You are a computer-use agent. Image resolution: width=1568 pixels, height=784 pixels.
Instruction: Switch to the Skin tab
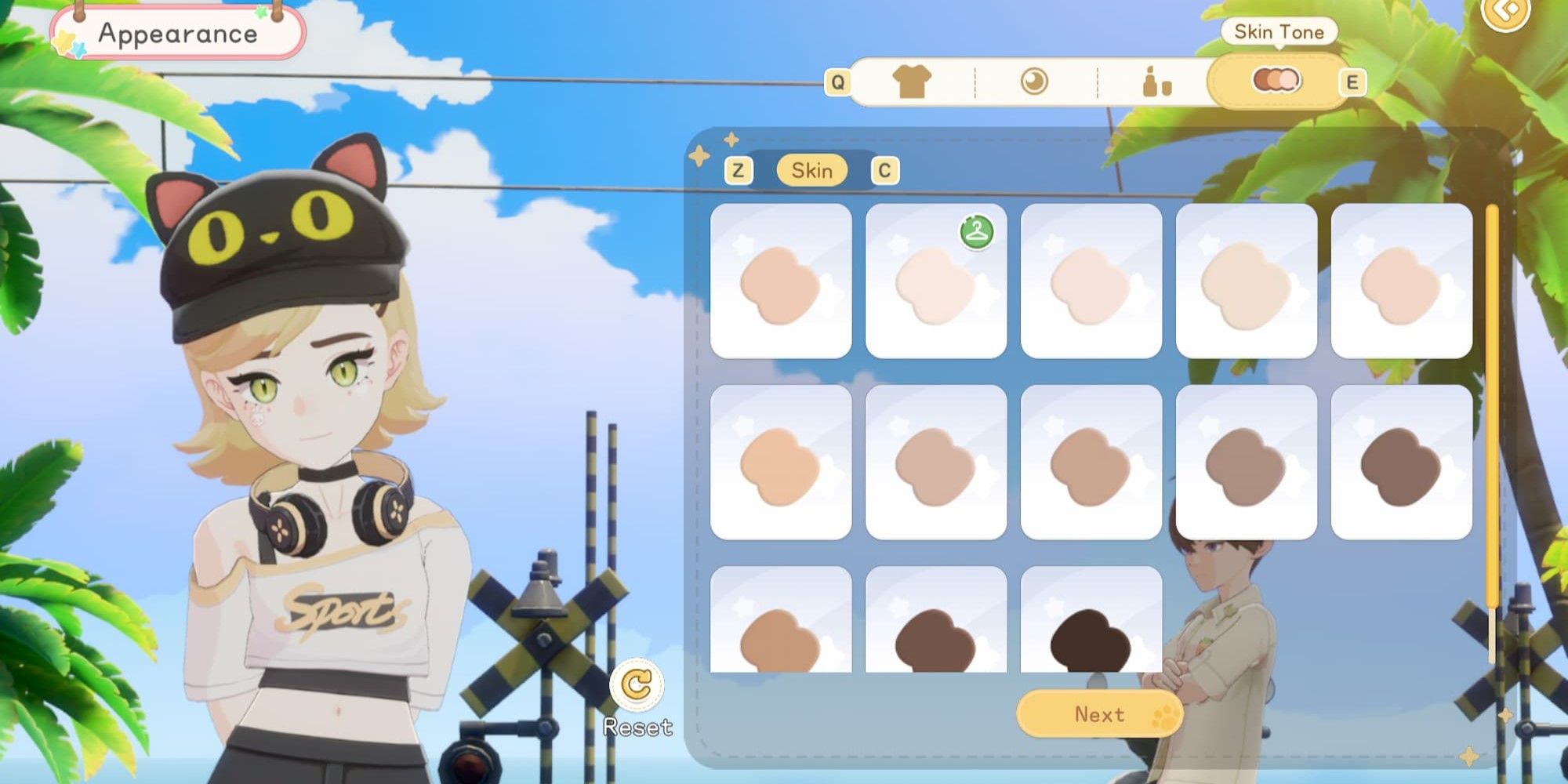812,171
